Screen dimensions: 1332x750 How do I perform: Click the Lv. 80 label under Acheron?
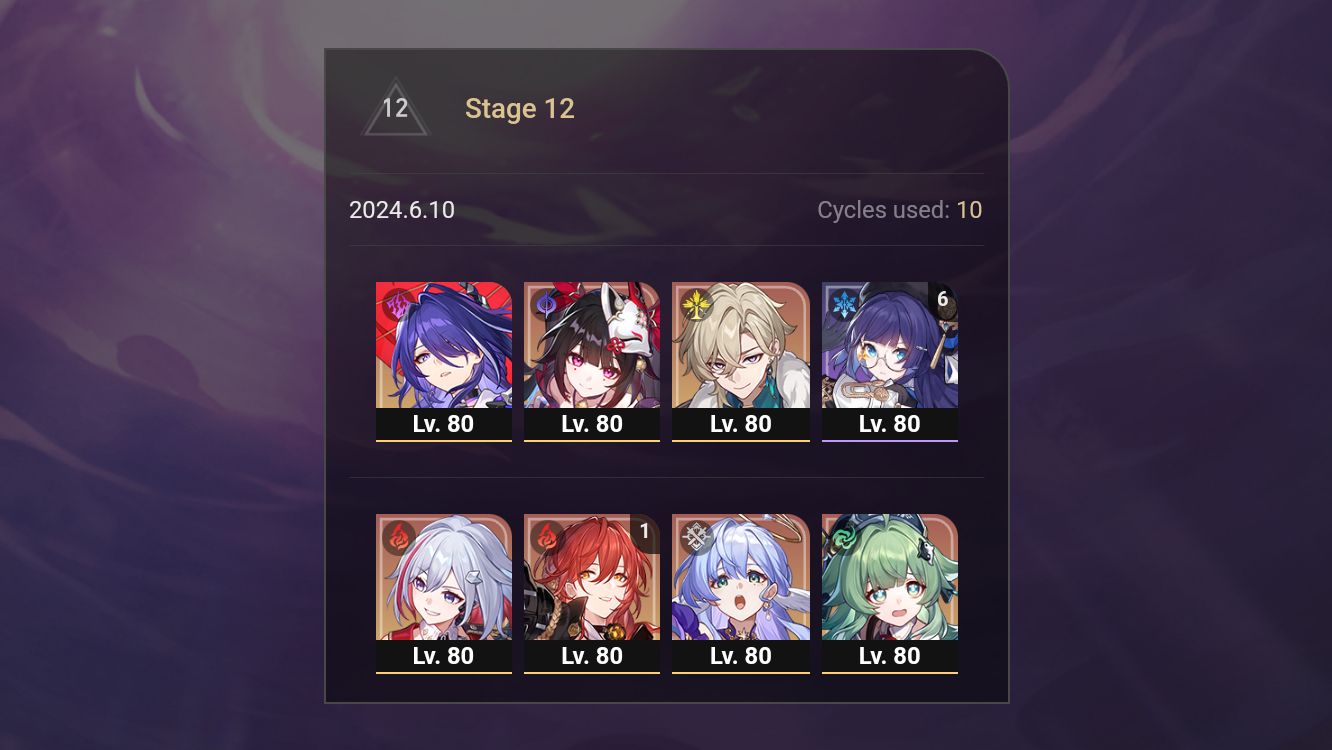[444, 423]
